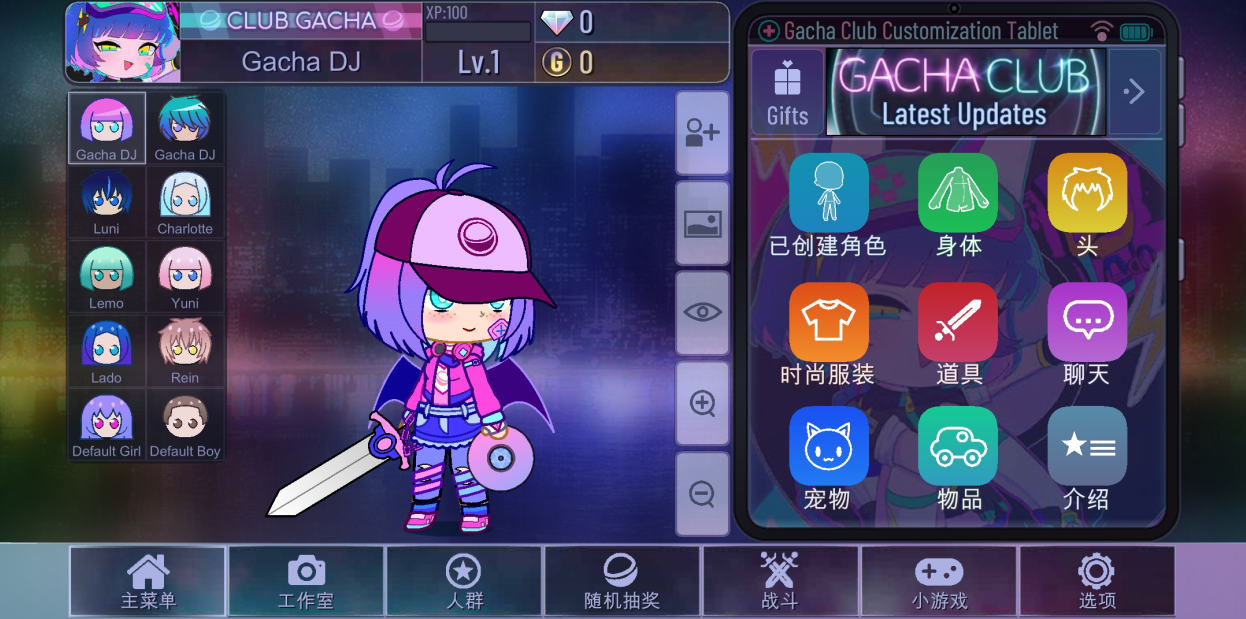Open the Gifts box
This screenshot has height=619, width=1246.
click(x=787, y=92)
